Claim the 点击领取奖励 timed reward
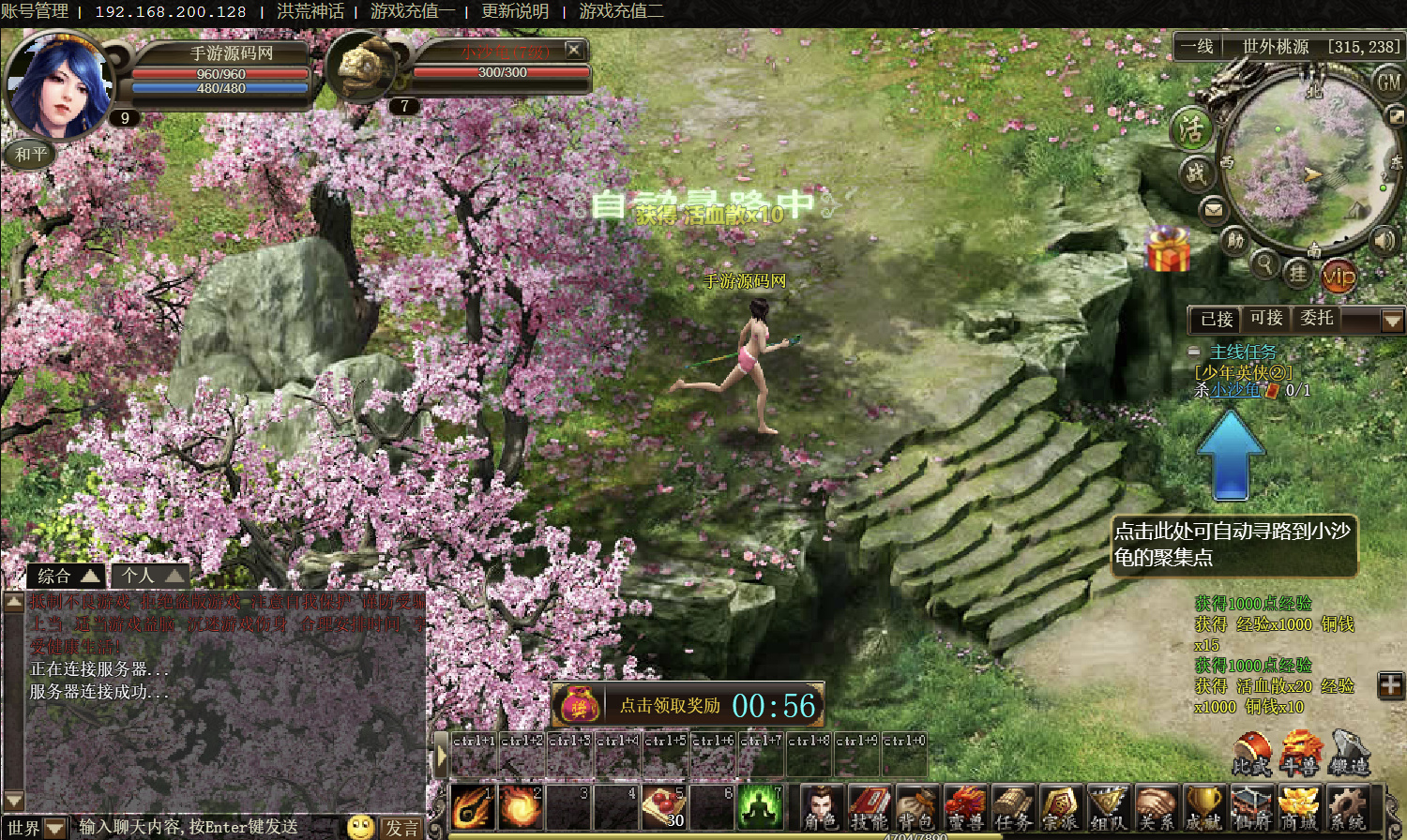This screenshot has width=1407, height=840. click(670, 706)
